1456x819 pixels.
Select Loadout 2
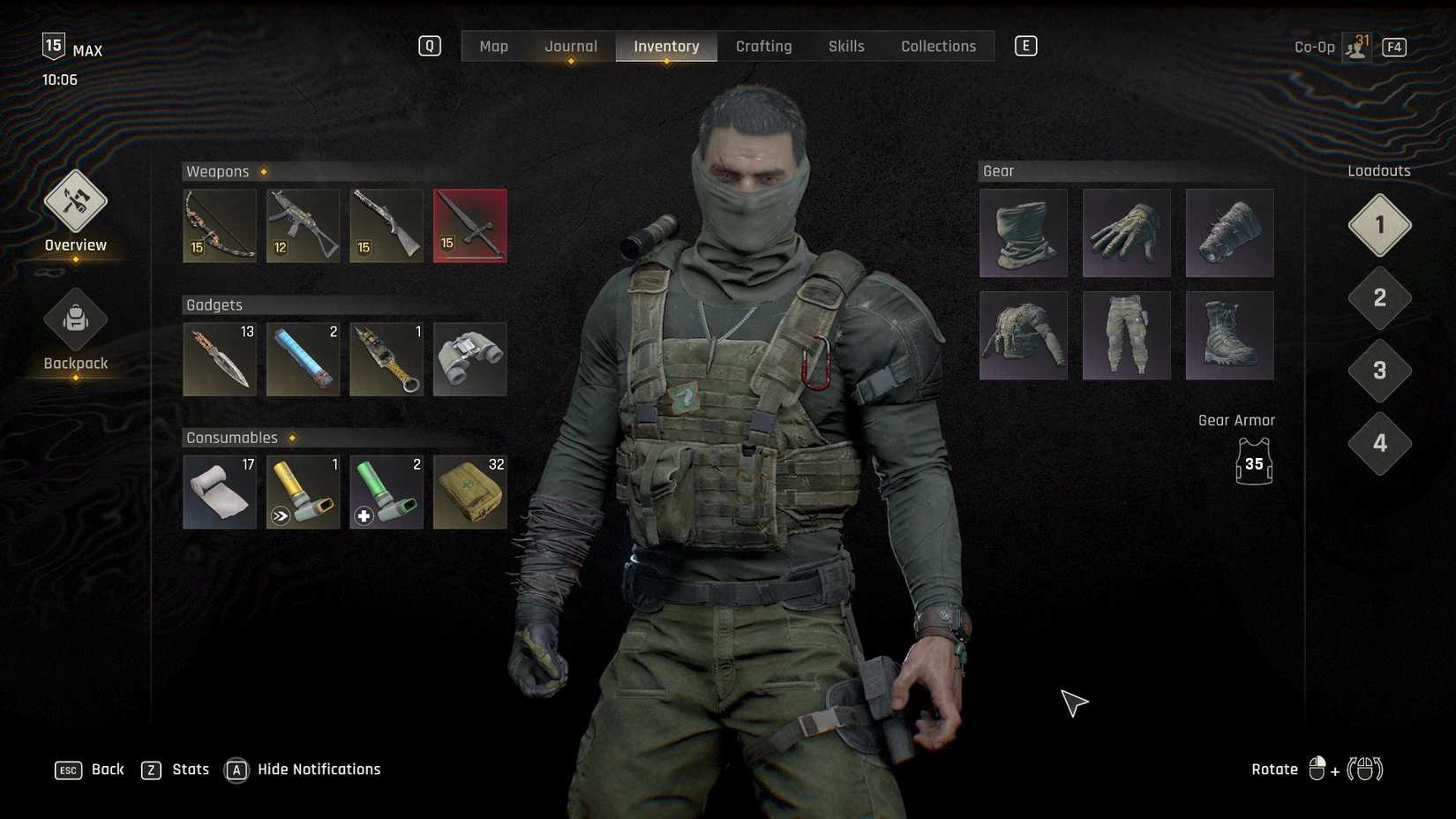click(1378, 298)
